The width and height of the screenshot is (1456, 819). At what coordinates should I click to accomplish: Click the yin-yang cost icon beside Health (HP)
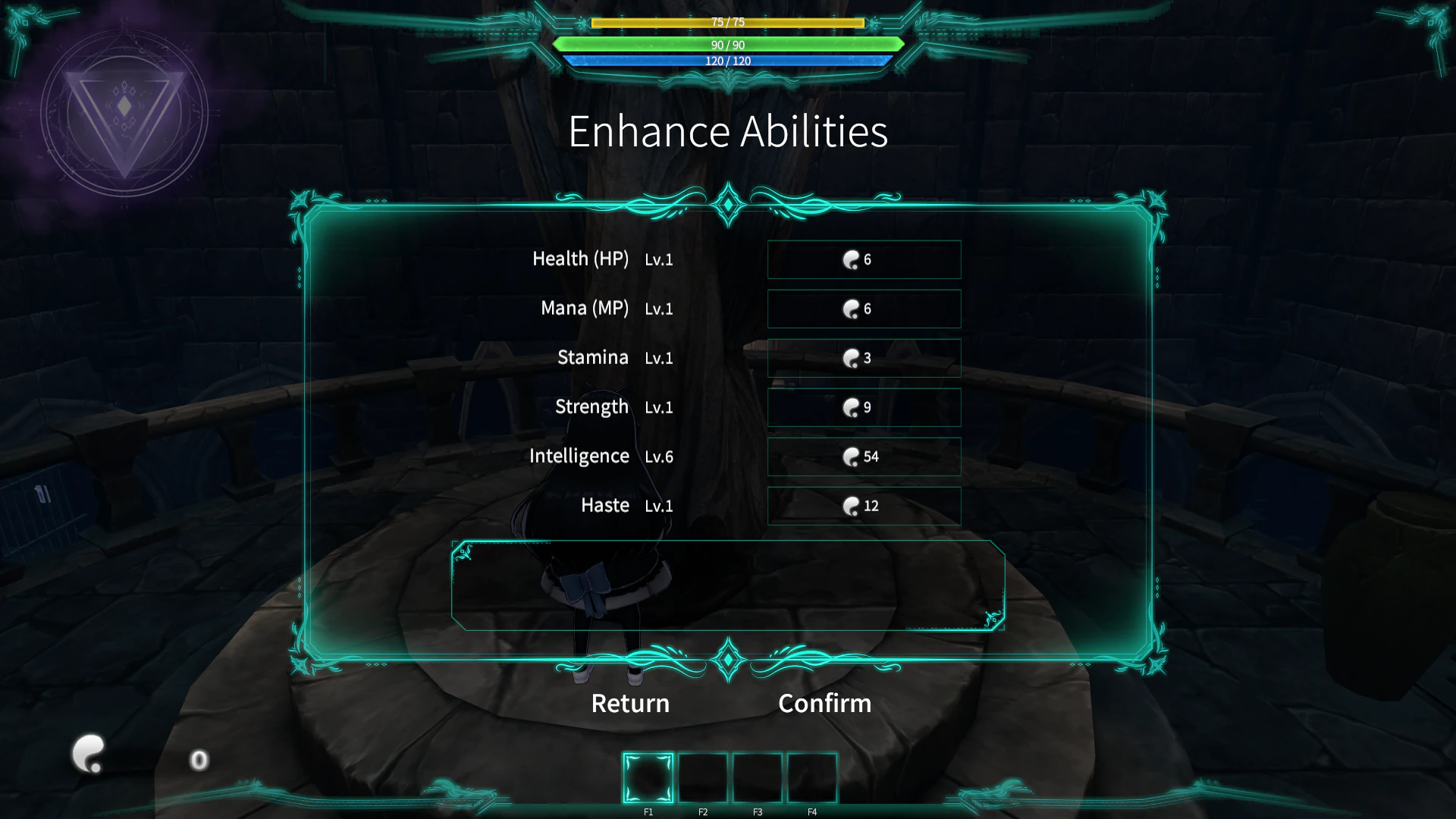852,259
